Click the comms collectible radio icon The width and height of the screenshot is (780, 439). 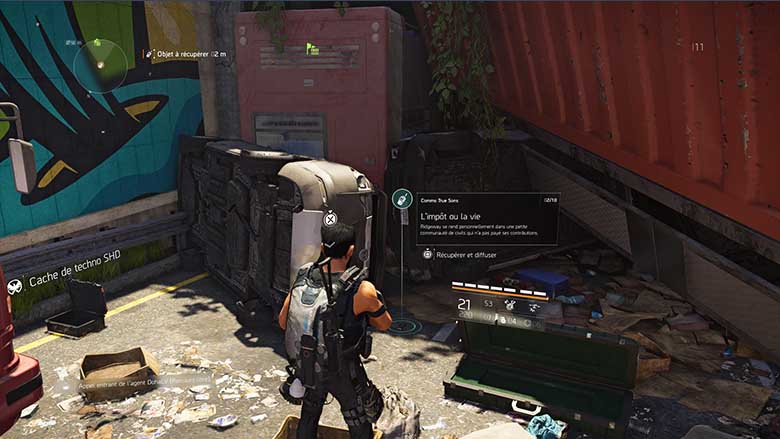pos(402,199)
